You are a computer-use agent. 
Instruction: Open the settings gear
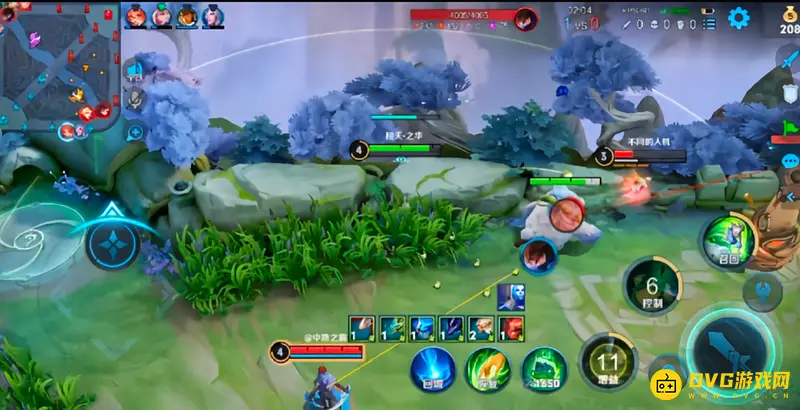click(739, 17)
